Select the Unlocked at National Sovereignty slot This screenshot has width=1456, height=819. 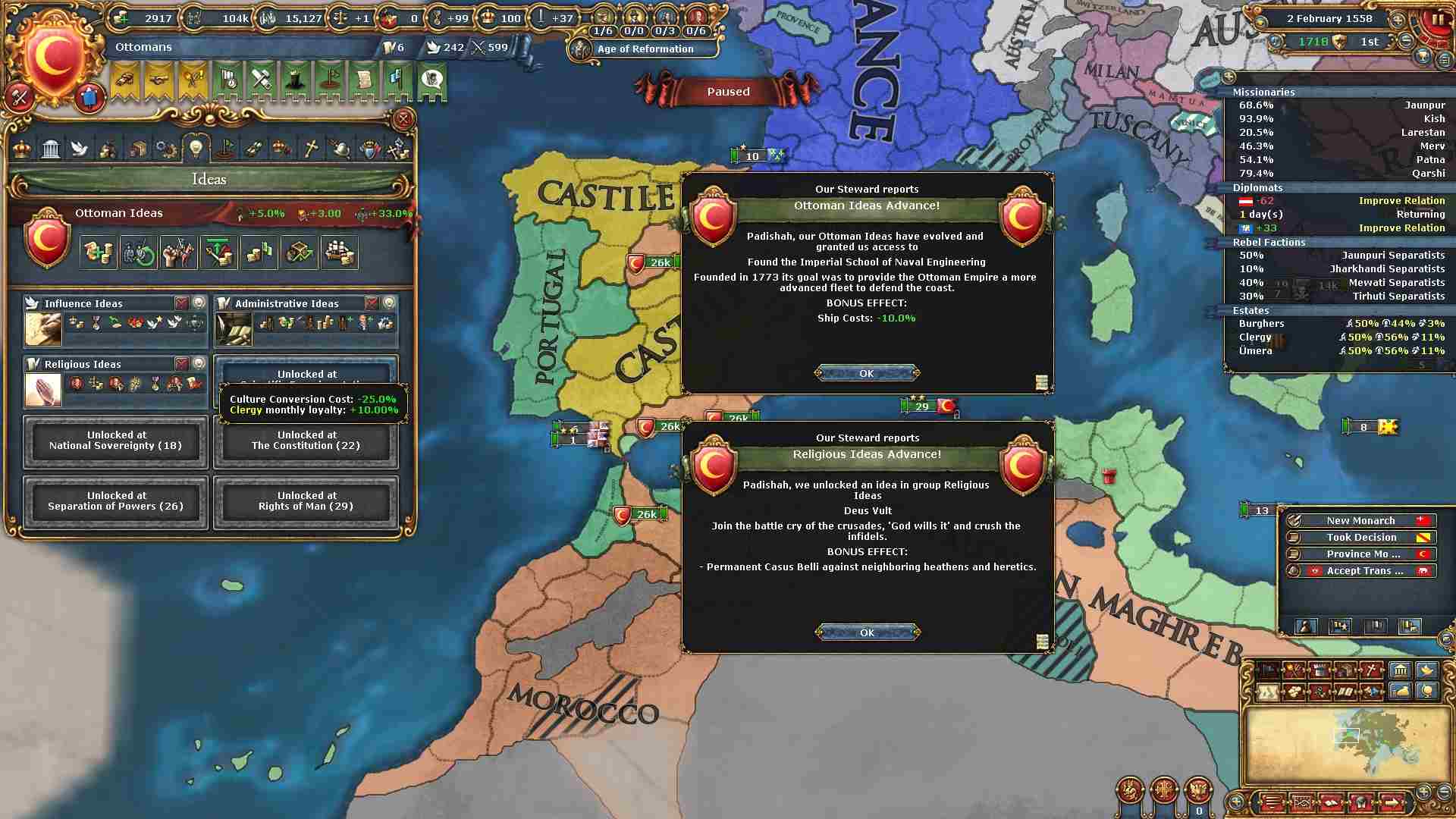click(115, 441)
